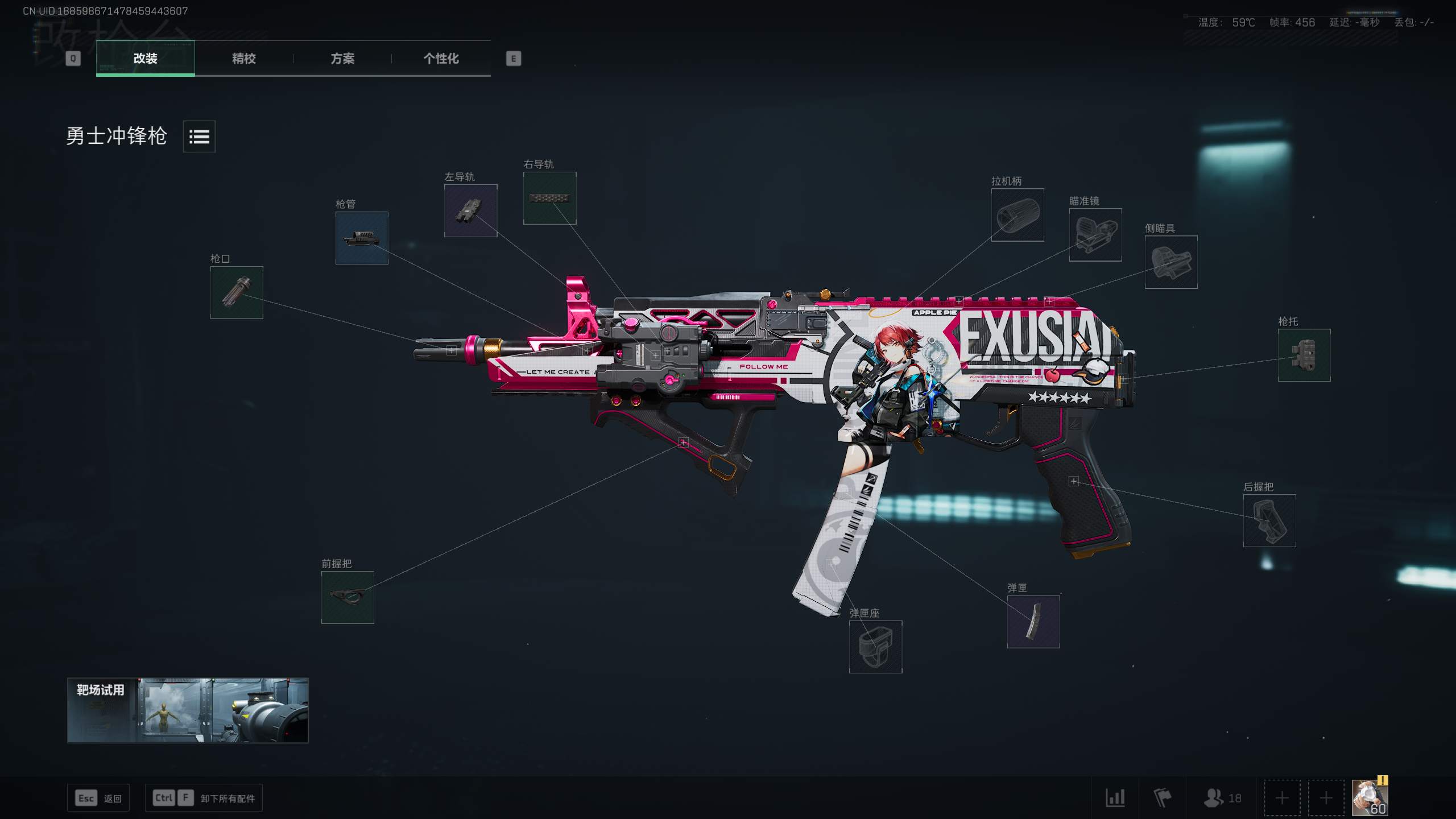Open the 左导轨 left rail slot

coord(470,210)
